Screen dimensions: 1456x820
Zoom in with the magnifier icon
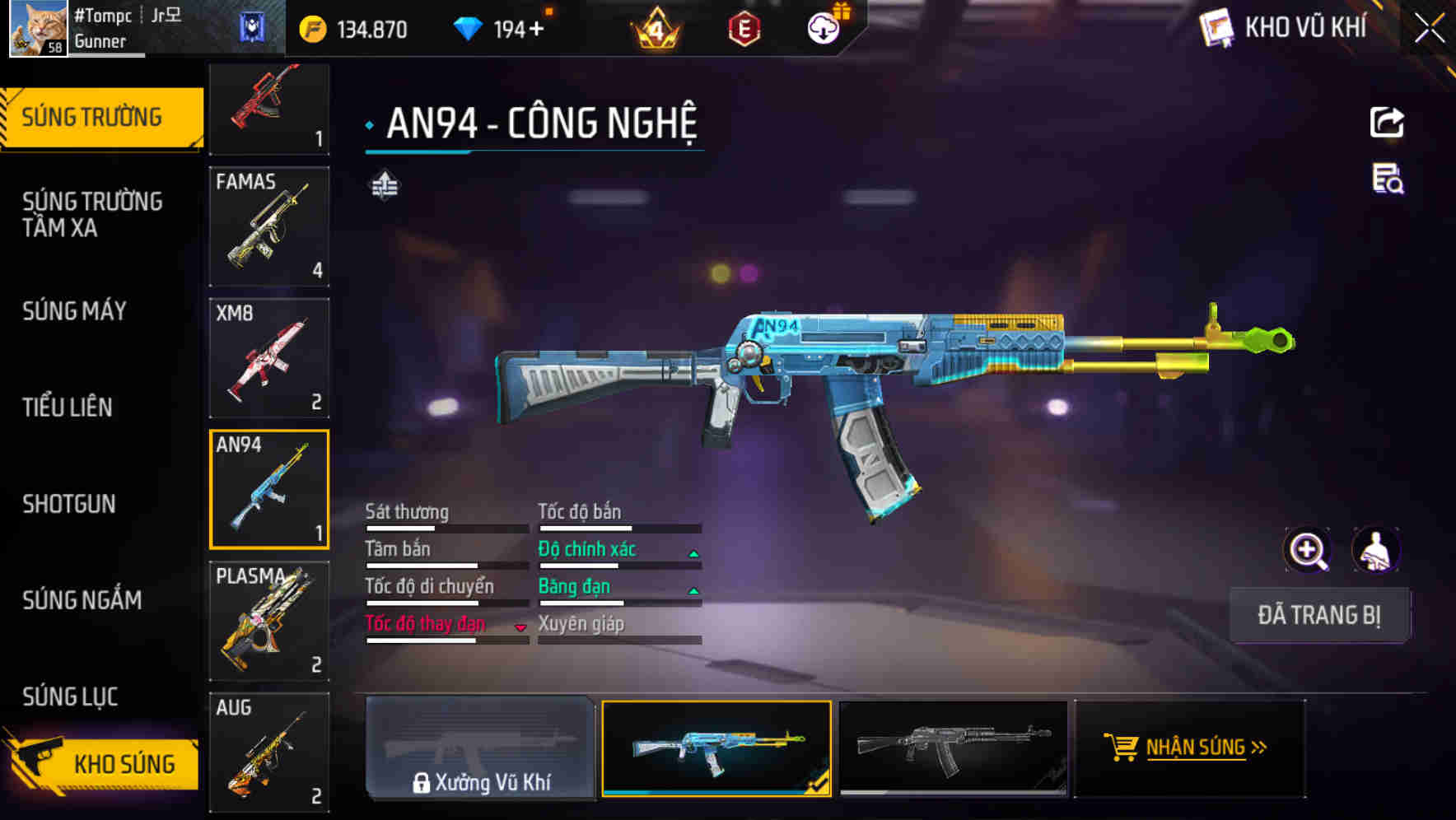coord(1307,550)
